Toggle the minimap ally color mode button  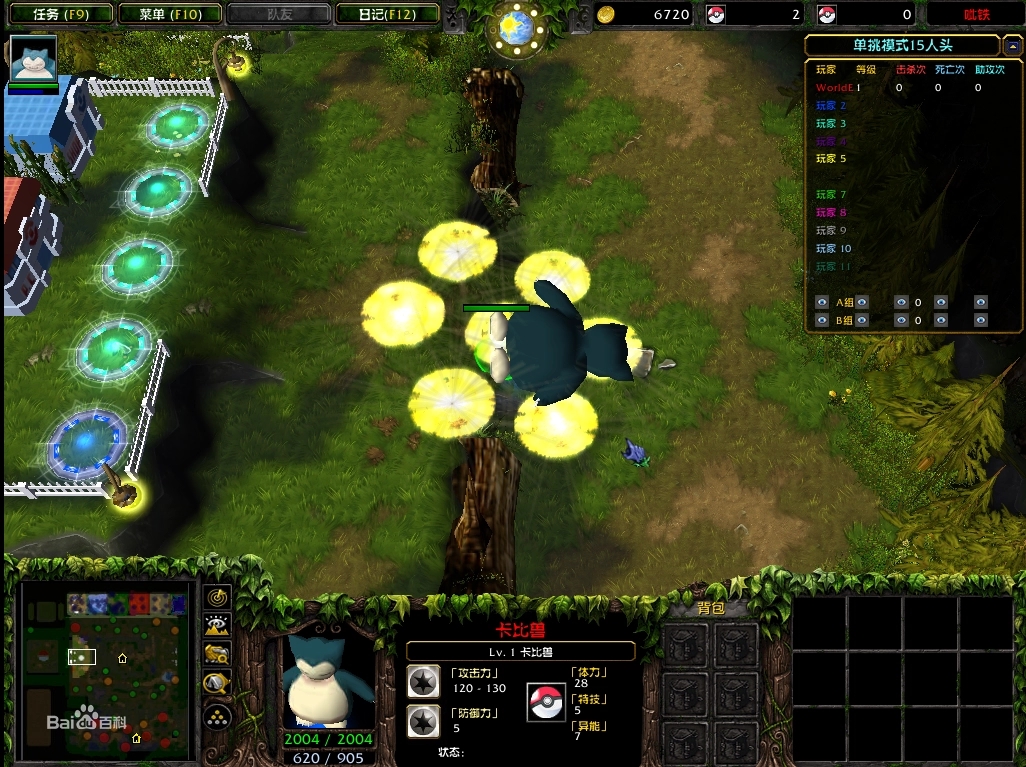[217, 655]
